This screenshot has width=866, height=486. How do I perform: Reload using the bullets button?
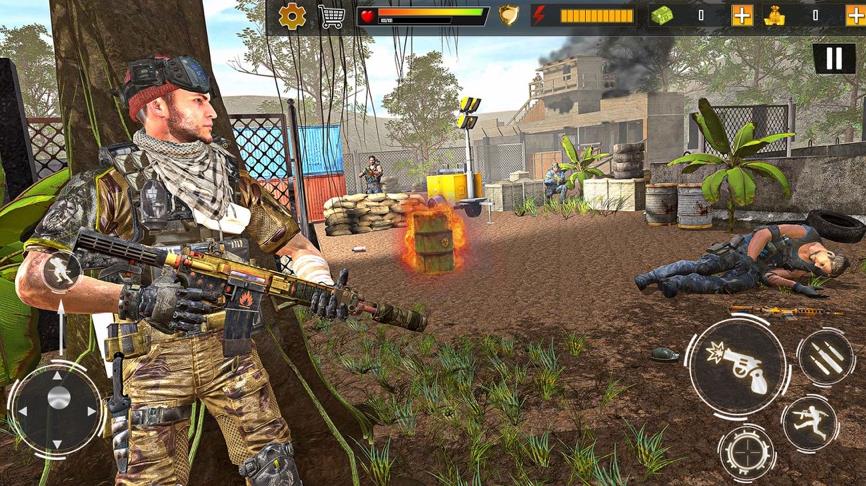coord(825,358)
